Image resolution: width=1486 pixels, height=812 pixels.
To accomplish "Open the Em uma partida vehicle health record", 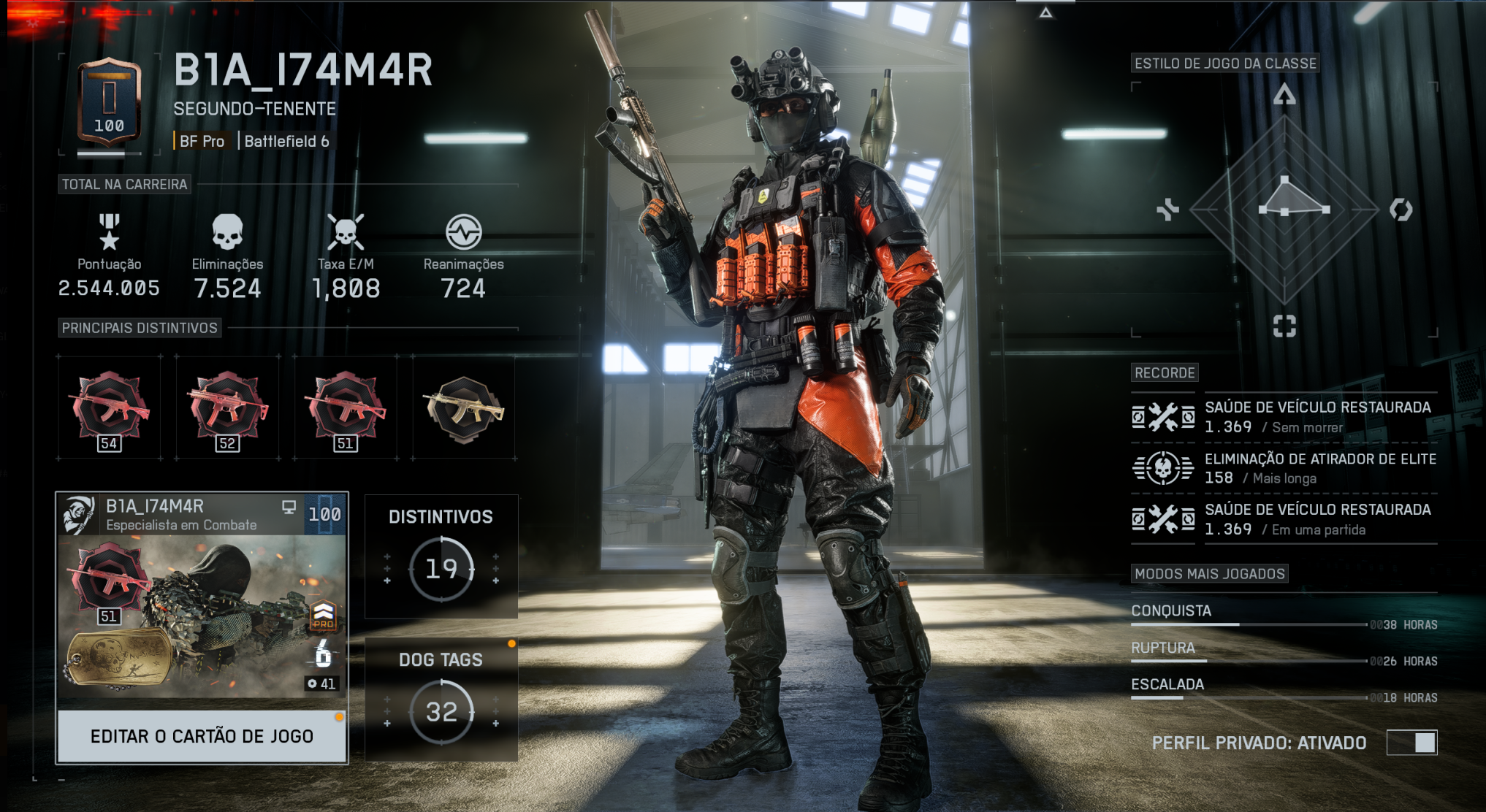I will pyautogui.click(x=1284, y=519).
